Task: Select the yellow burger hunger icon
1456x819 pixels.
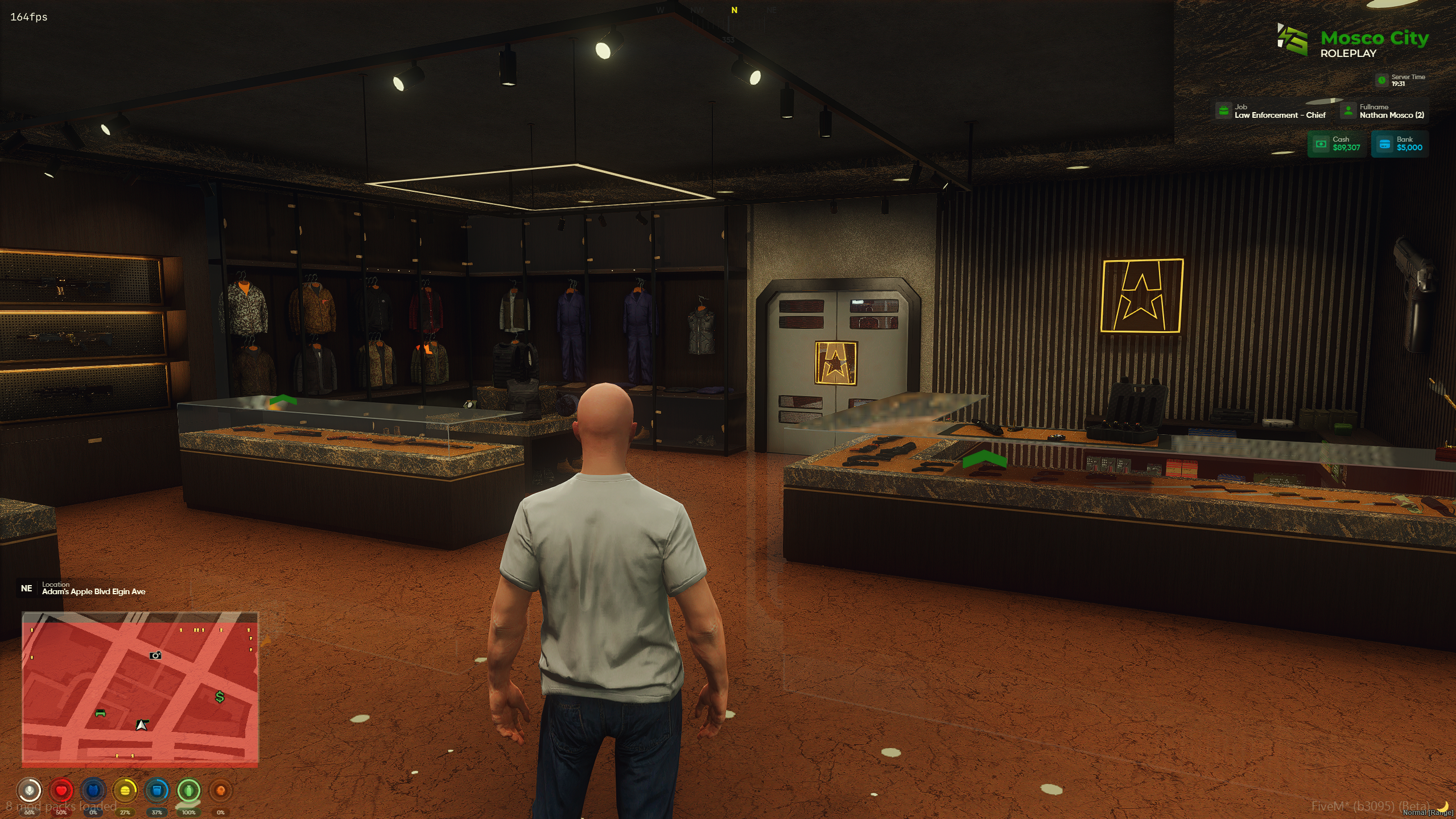Action: pyautogui.click(x=125, y=790)
